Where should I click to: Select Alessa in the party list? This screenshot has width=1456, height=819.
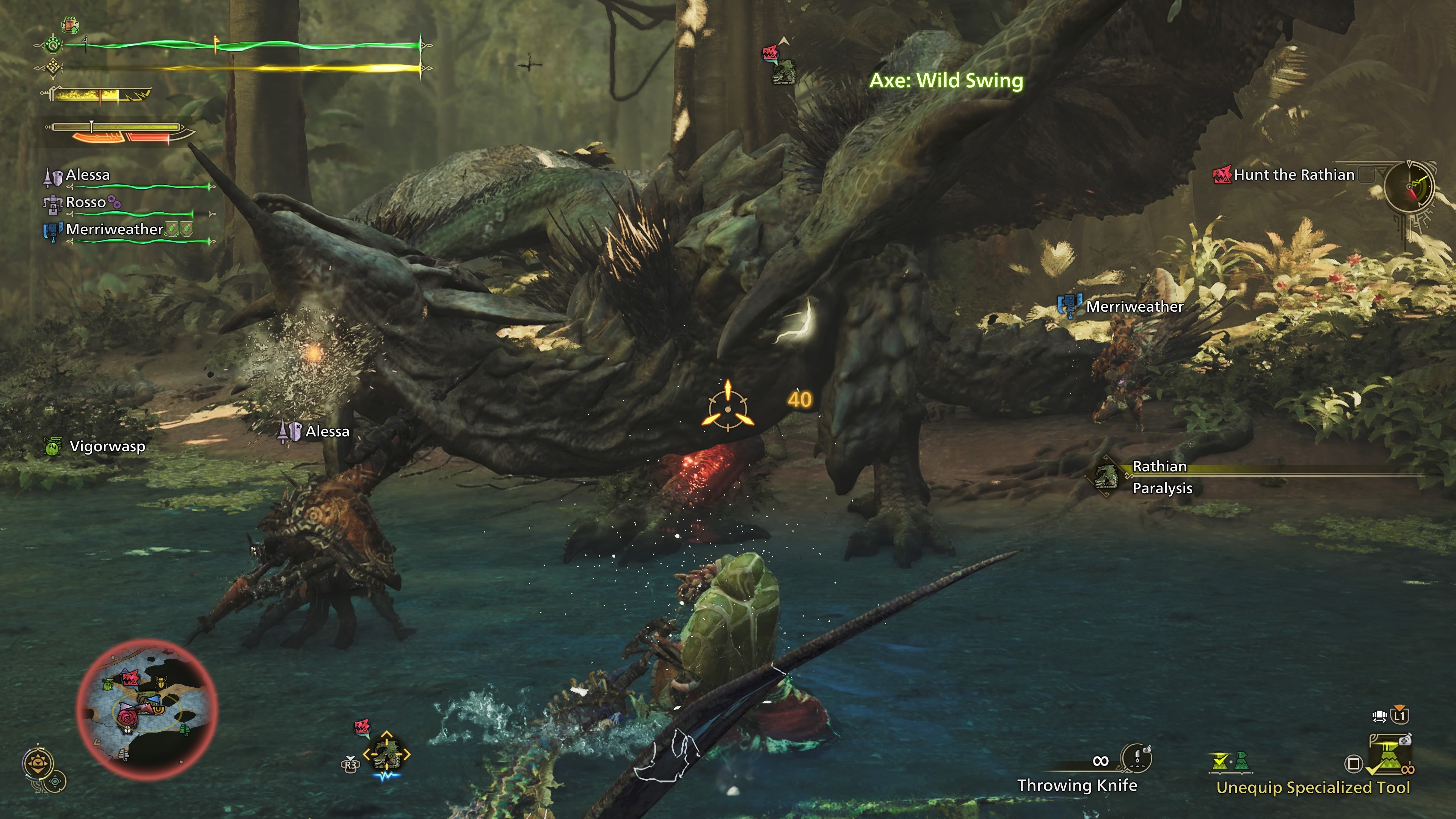pos(88,175)
